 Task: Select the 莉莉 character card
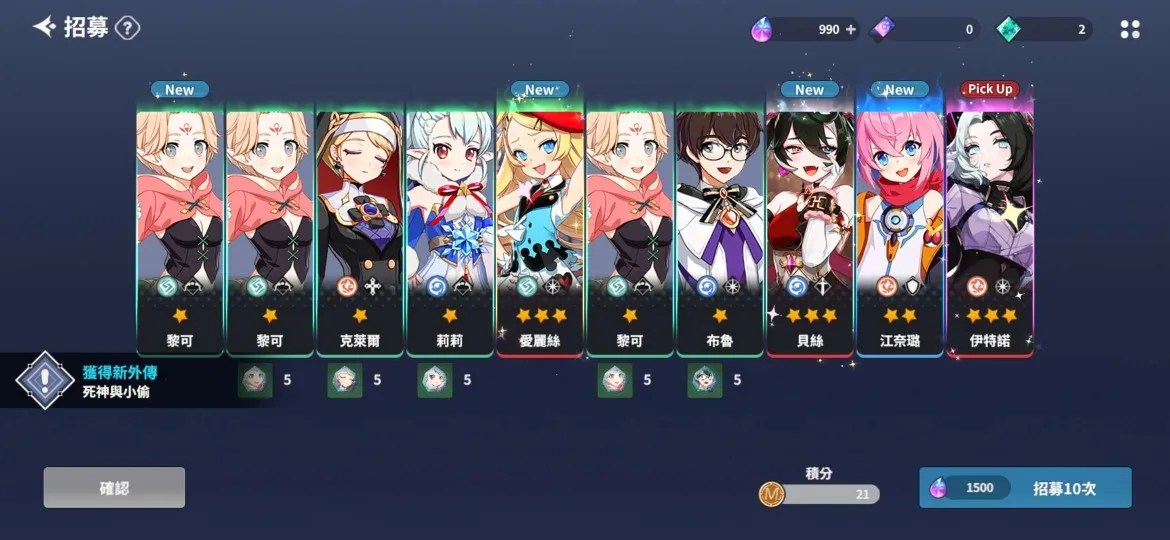[450, 230]
